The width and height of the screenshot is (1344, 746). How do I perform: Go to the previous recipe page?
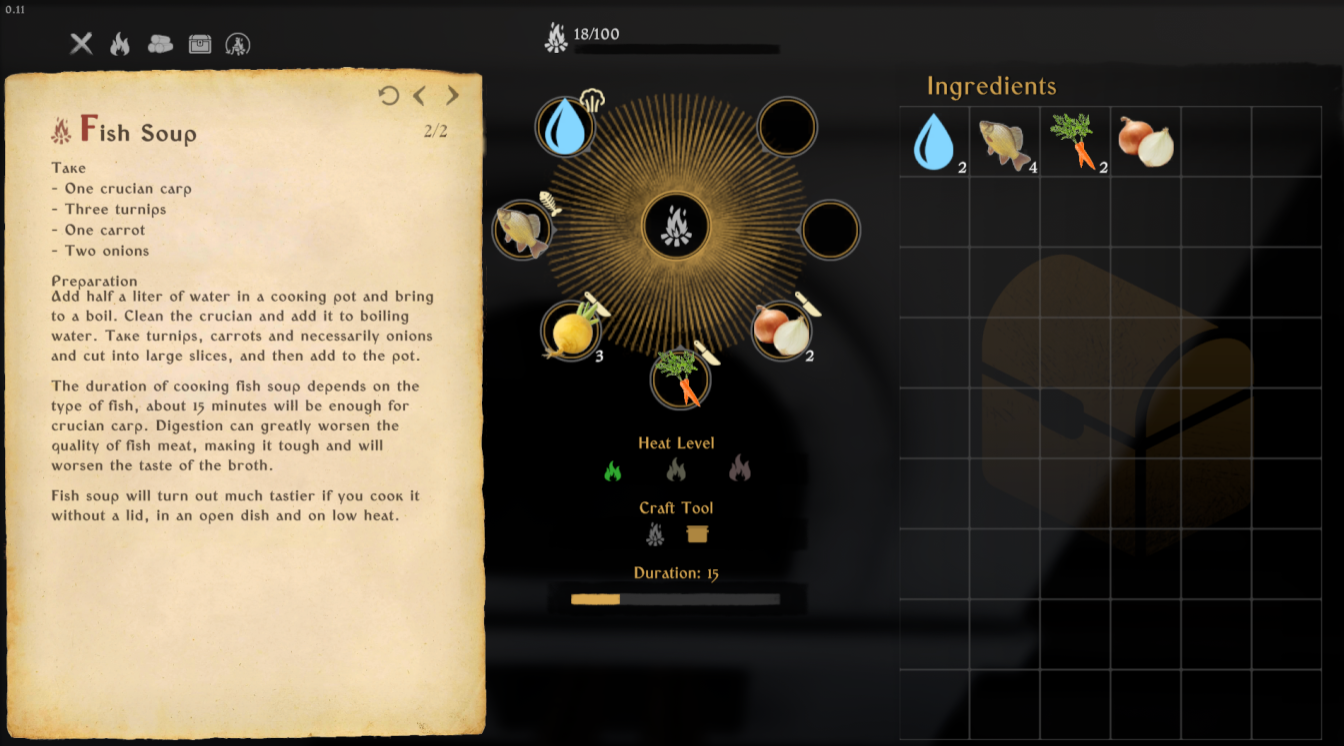tap(420, 95)
